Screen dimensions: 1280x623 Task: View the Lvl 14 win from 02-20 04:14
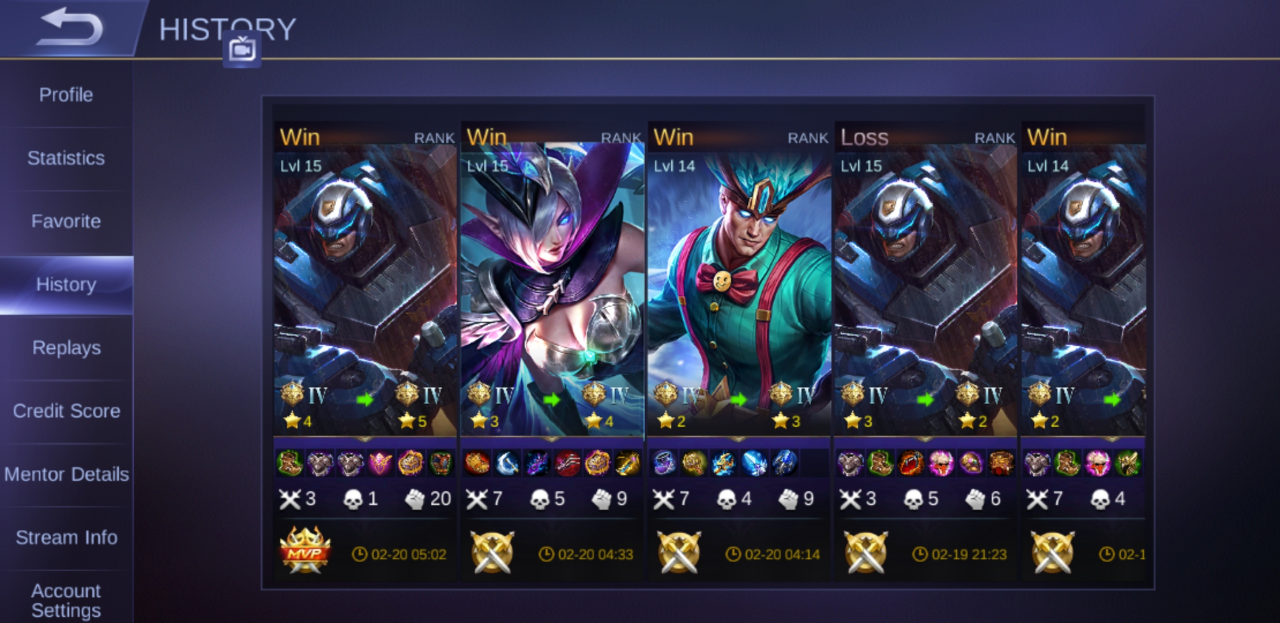739,300
